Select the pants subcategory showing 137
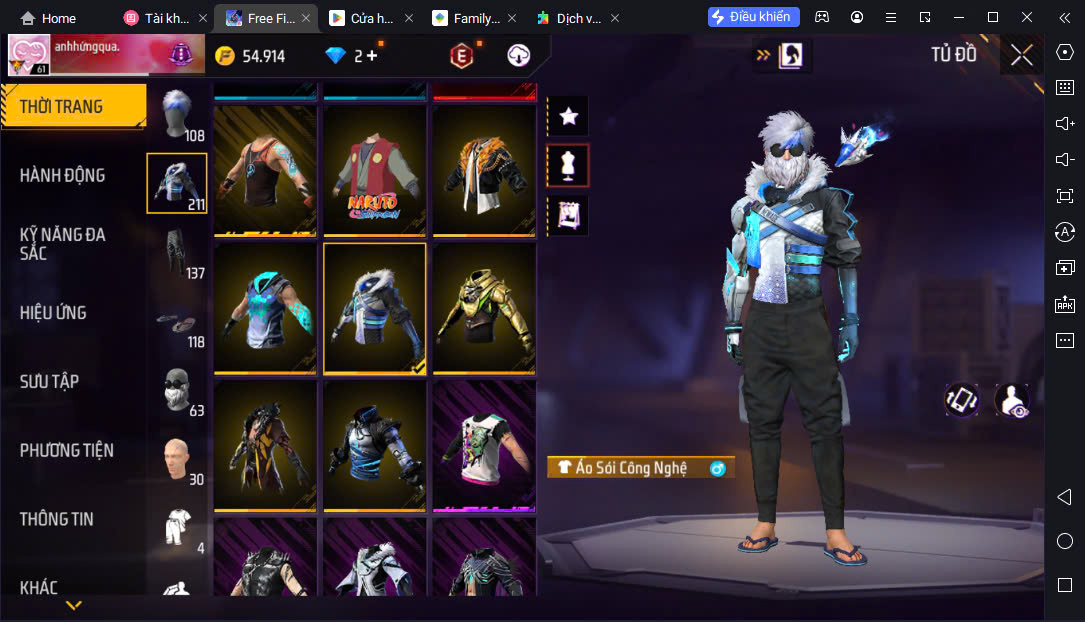The width and height of the screenshot is (1085, 622). pyautogui.click(x=178, y=254)
